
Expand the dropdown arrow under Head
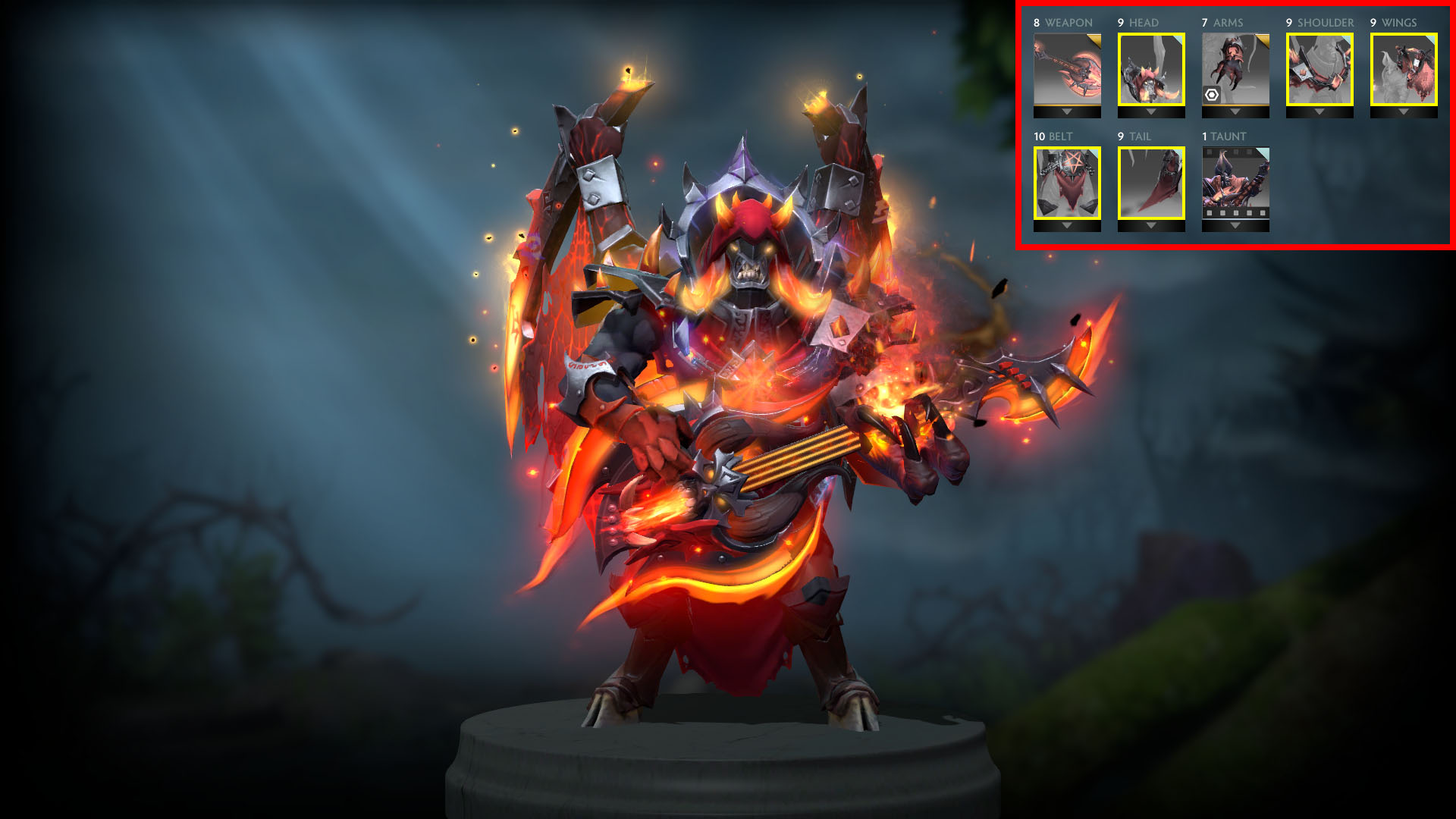point(1151,112)
